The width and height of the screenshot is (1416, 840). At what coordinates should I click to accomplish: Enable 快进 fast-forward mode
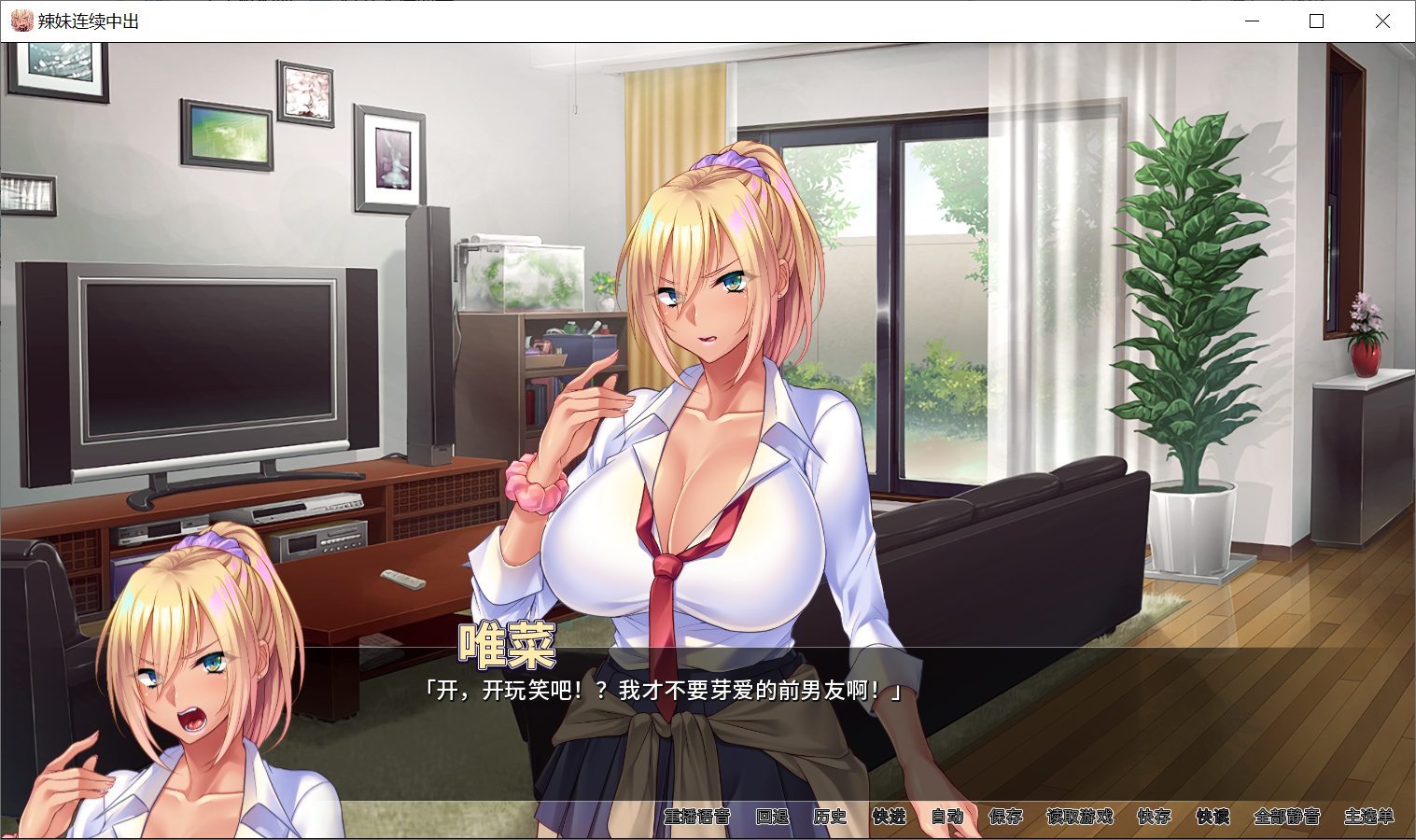[887, 815]
